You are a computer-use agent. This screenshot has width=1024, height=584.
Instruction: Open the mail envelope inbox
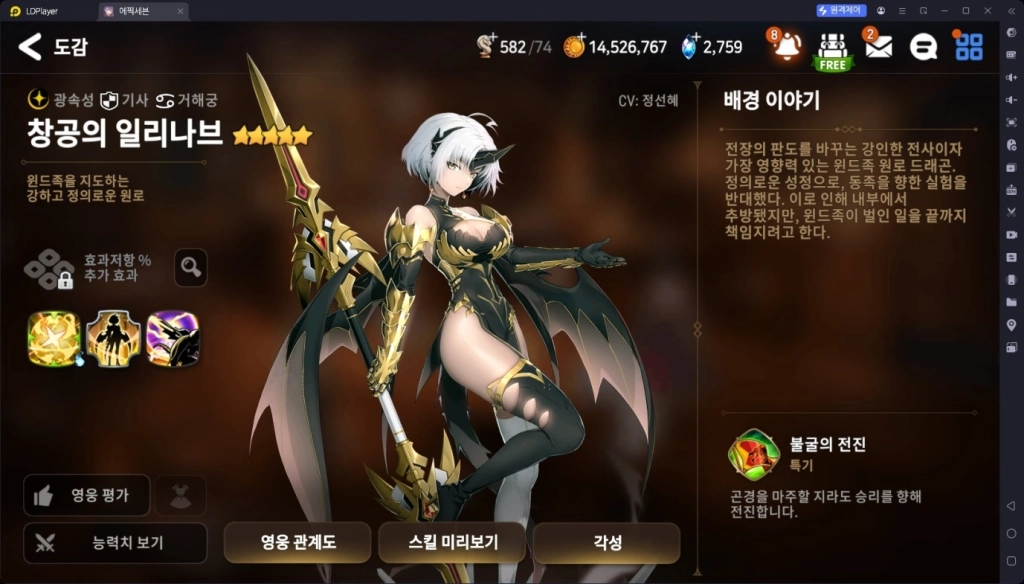[x=878, y=47]
